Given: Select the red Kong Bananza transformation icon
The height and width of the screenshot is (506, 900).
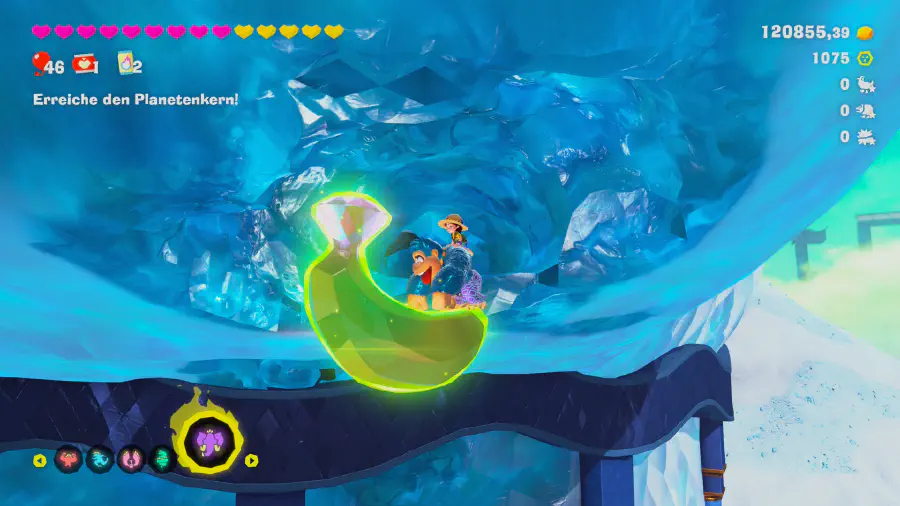Looking at the screenshot, I should click(68, 460).
